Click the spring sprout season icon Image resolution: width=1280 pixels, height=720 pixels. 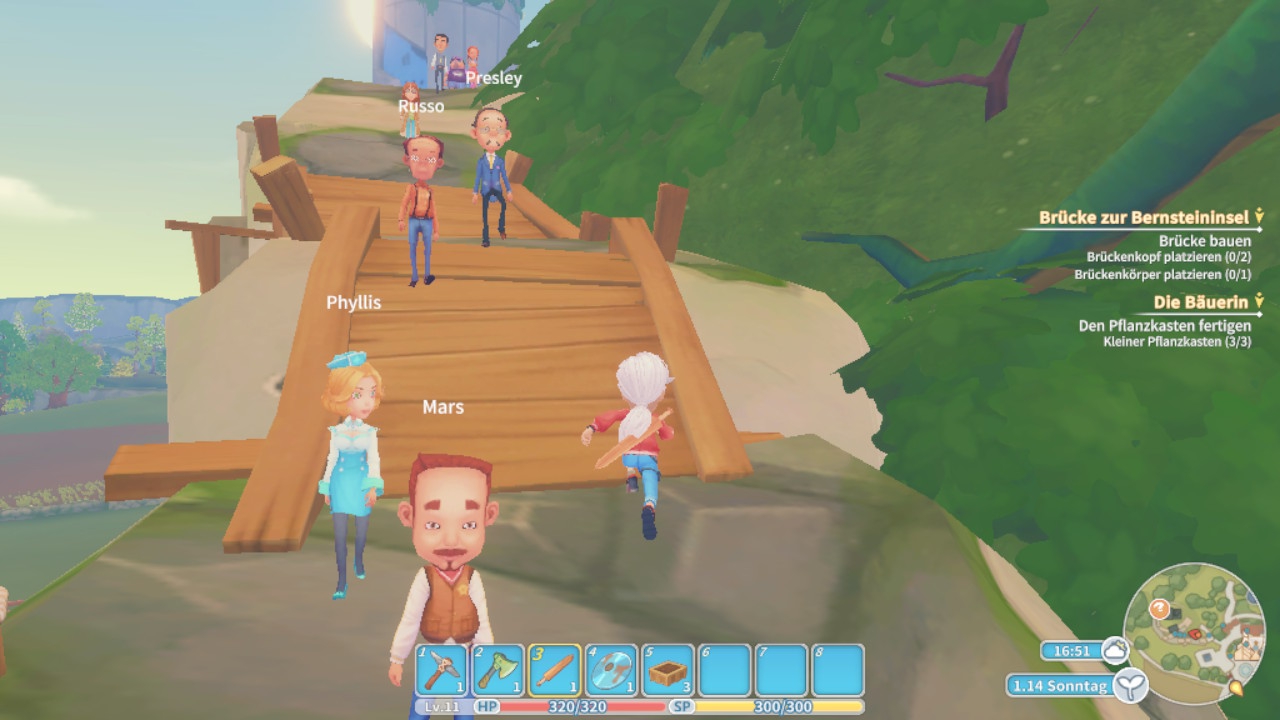(x=1132, y=686)
